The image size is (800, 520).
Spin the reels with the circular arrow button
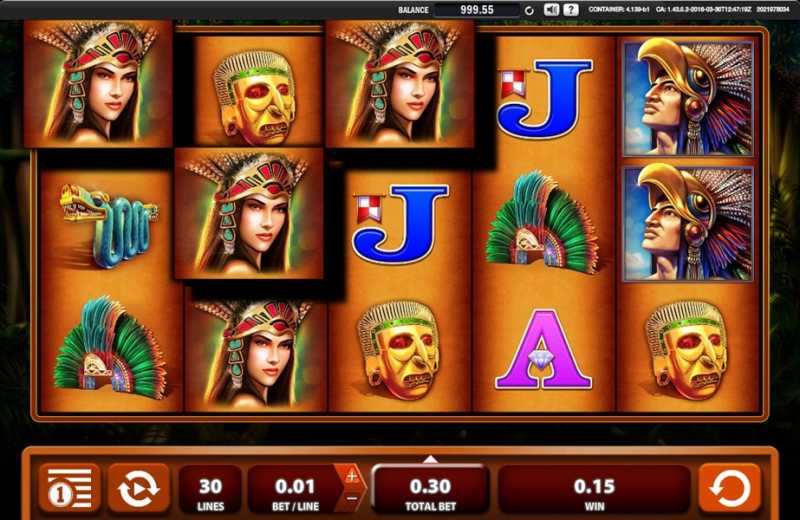coord(731,488)
